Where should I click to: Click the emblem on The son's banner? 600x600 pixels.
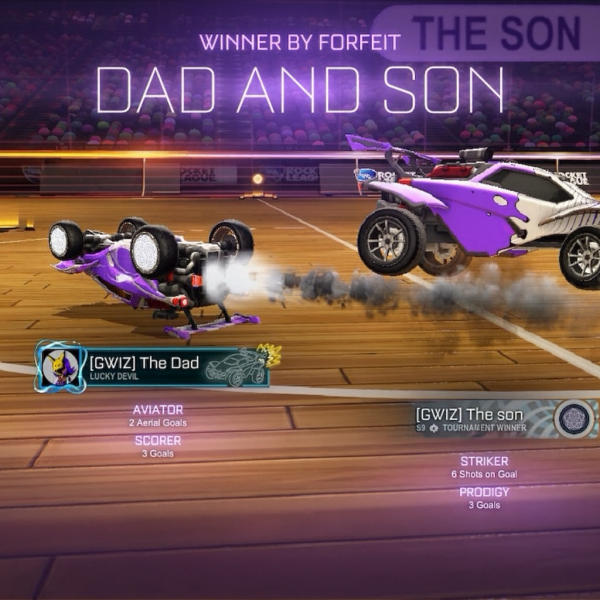(574, 417)
